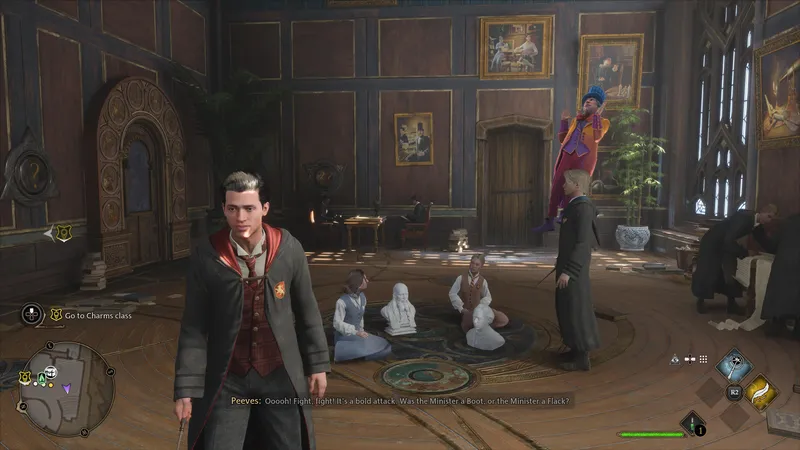This screenshot has width=800, height=450.
Task: Cast the blue Lumos spell slot
Action: pos(735,364)
